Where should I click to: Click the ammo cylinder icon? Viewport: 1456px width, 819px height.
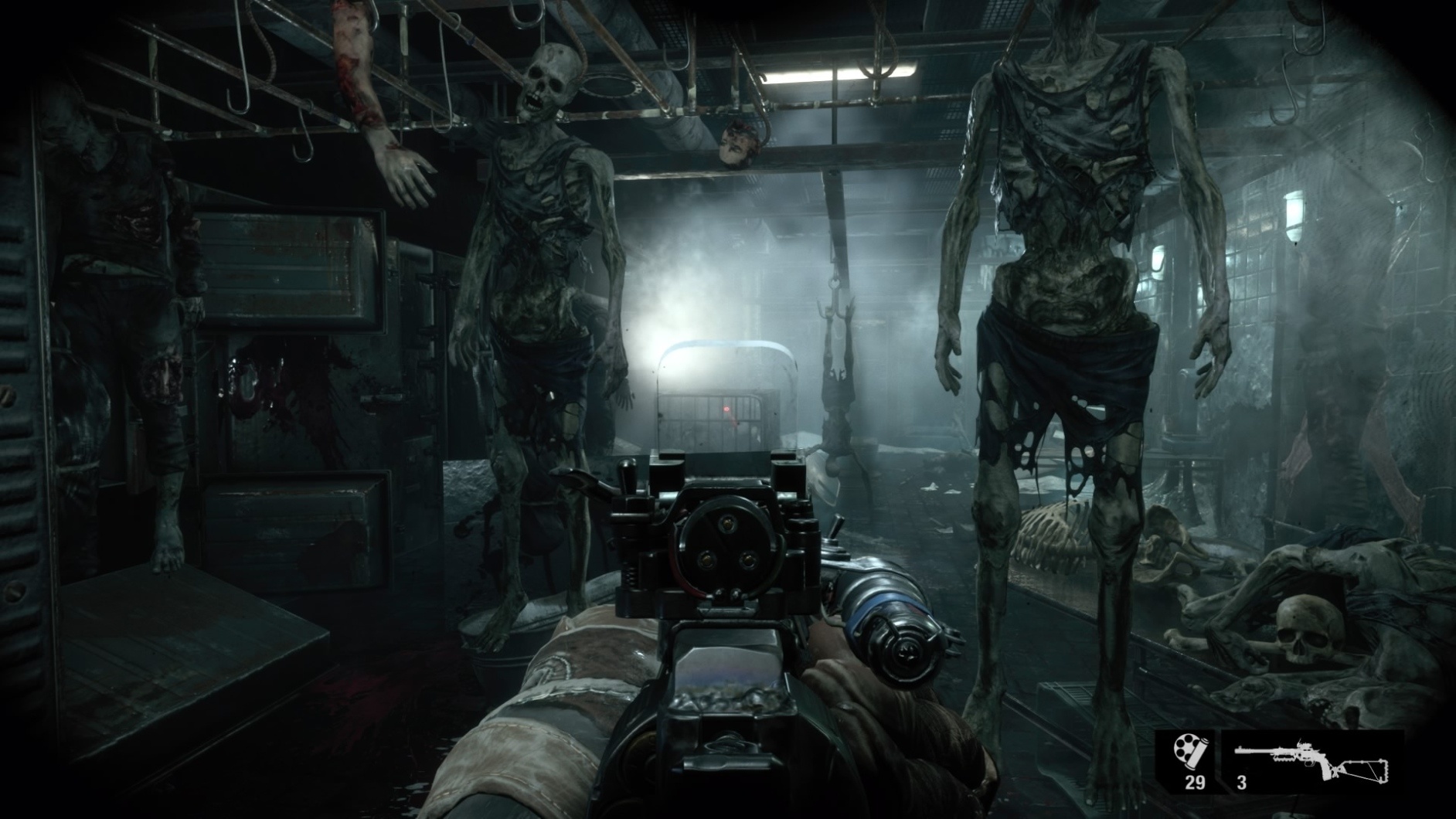1189,751
